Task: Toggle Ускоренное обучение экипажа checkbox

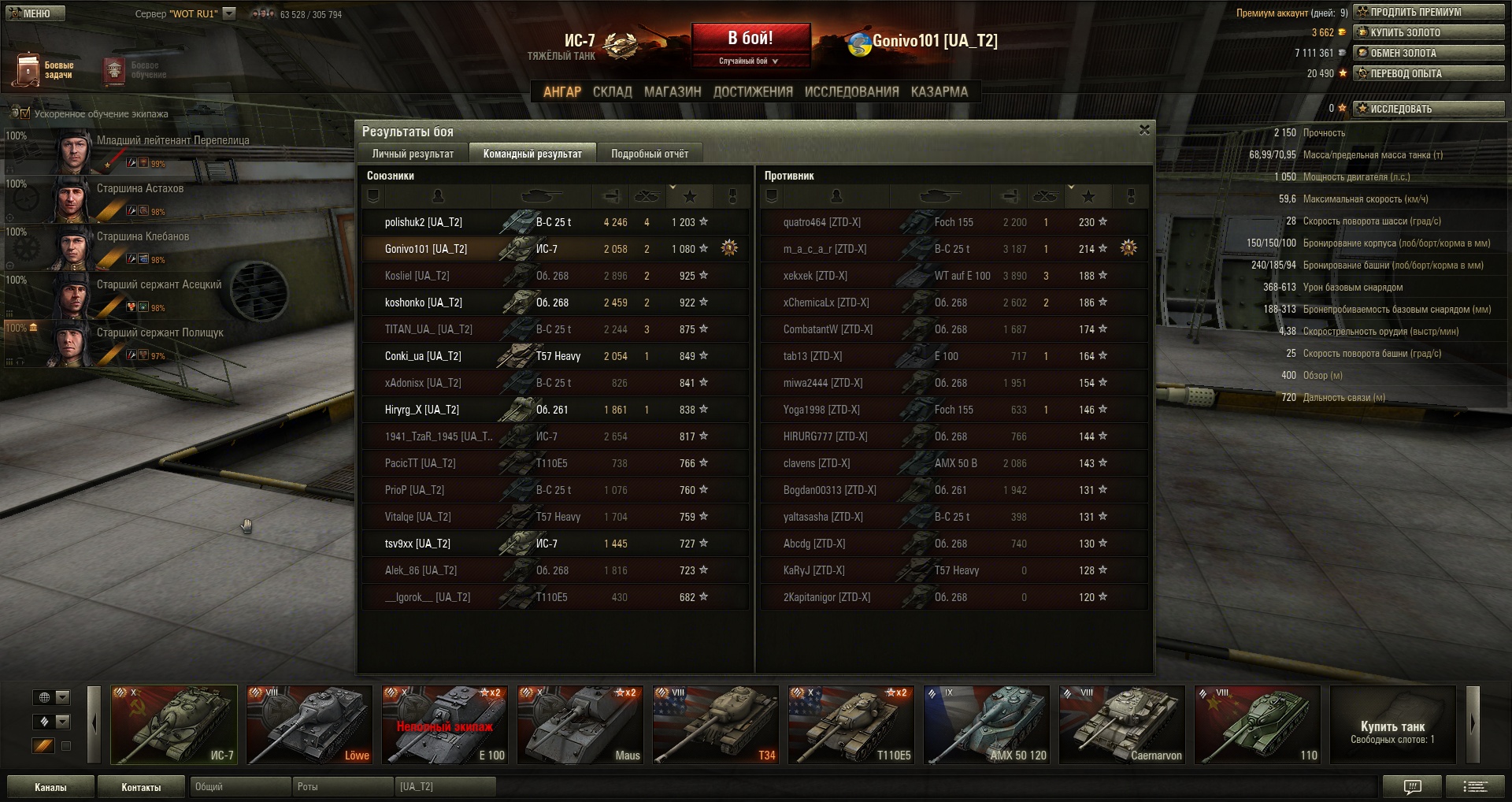Action: (x=25, y=113)
